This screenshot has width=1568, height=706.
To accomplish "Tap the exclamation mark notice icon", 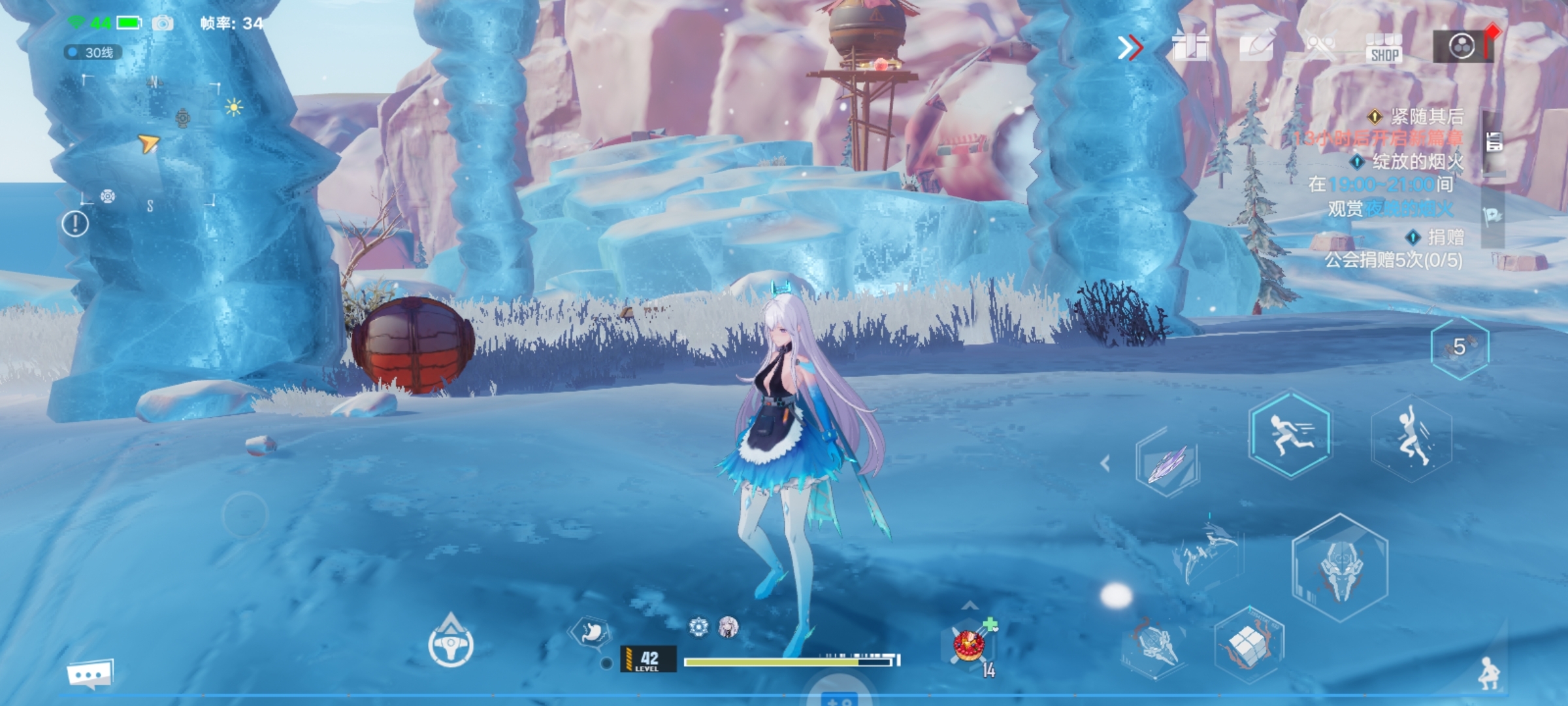I will [75, 224].
